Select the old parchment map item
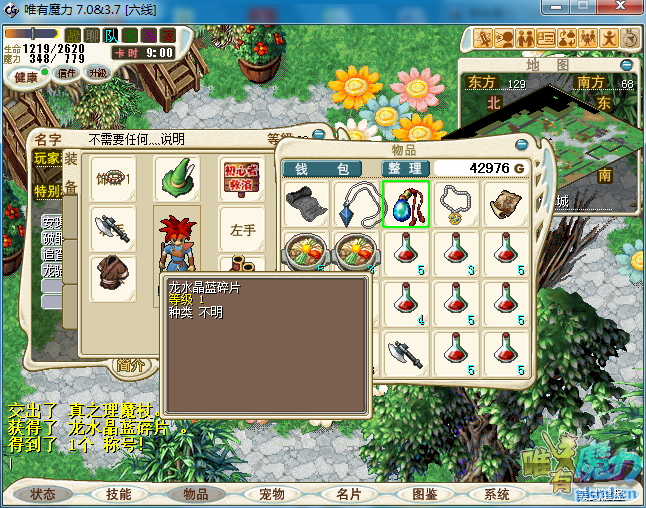This screenshot has height=508, width=646. [x=506, y=205]
